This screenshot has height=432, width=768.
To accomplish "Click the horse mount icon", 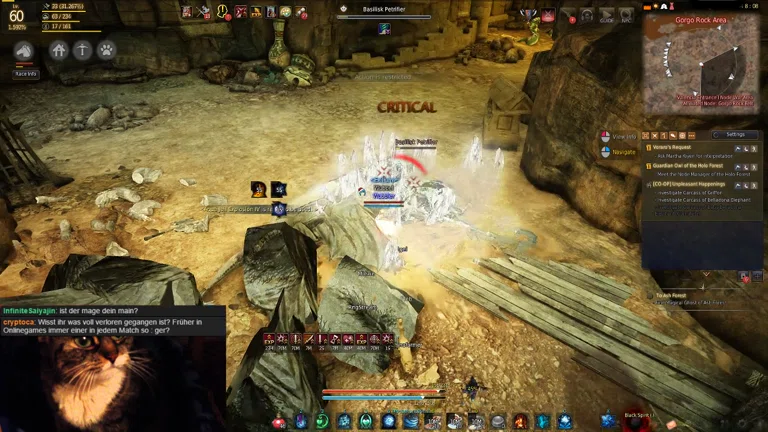I will (24, 51).
